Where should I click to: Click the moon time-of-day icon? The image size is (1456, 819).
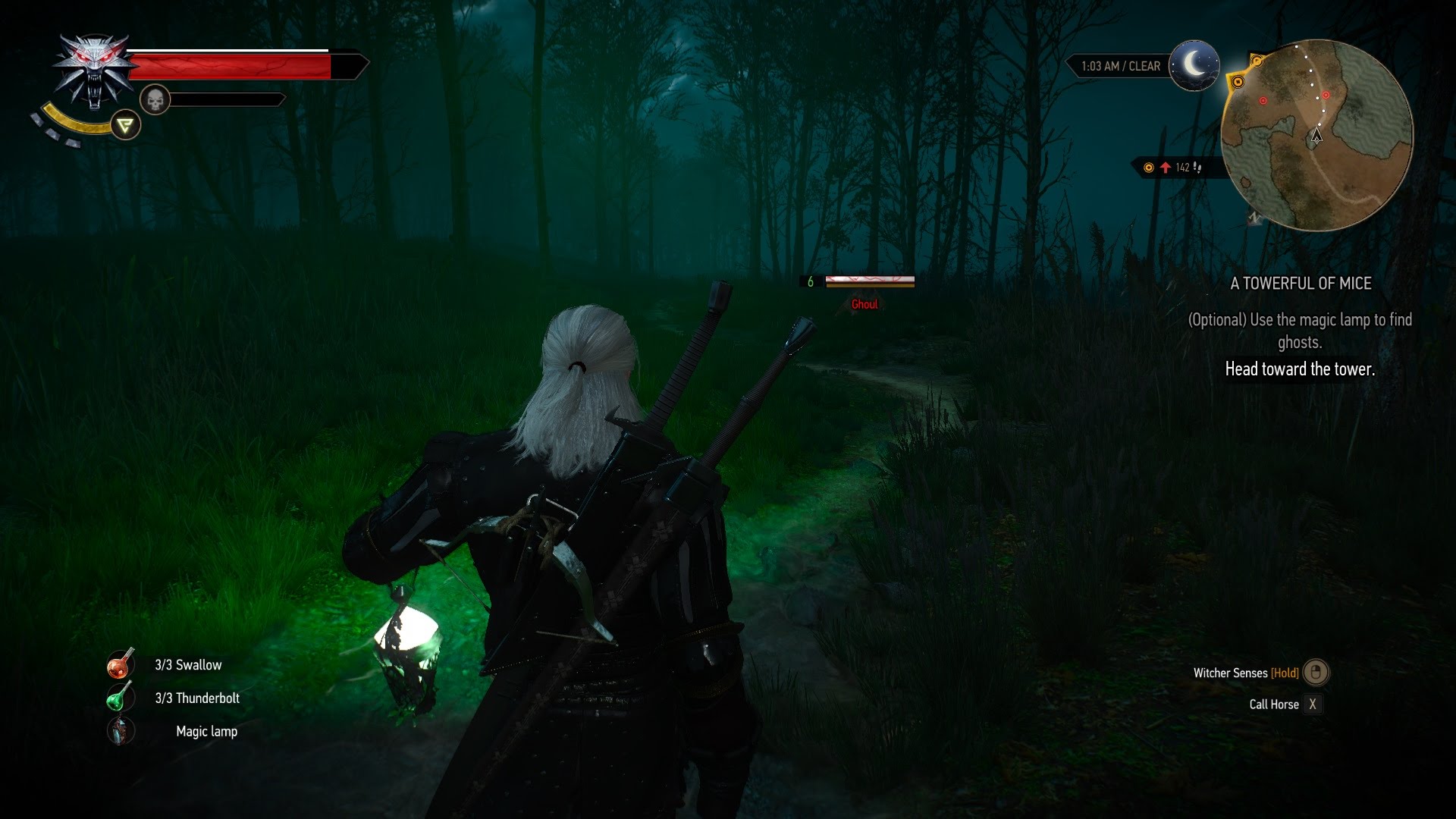pyautogui.click(x=1194, y=66)
